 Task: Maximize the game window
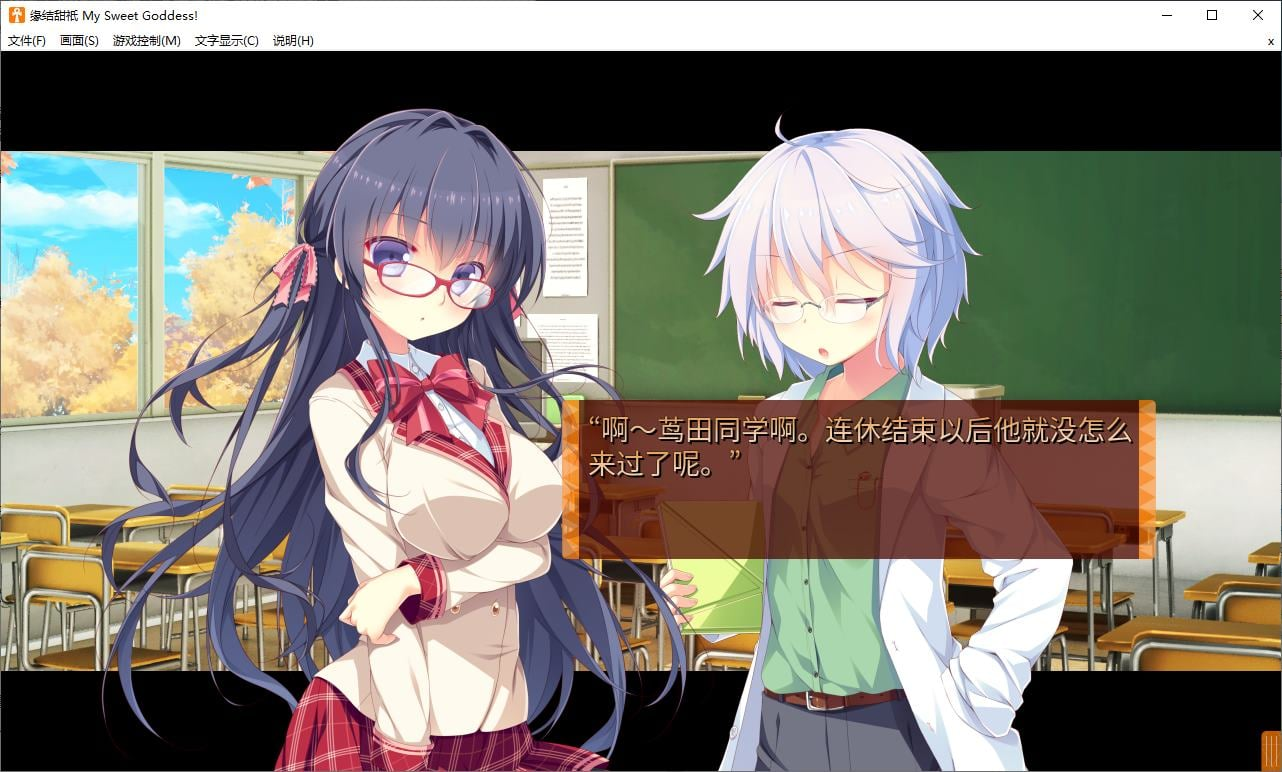(x=1211, y=15)
